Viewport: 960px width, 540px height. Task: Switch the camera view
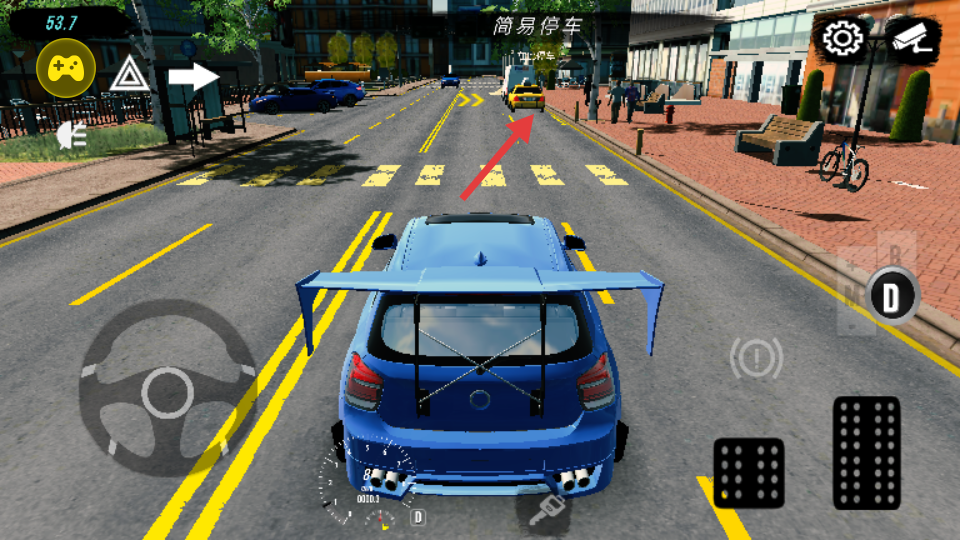coord(912,39)
